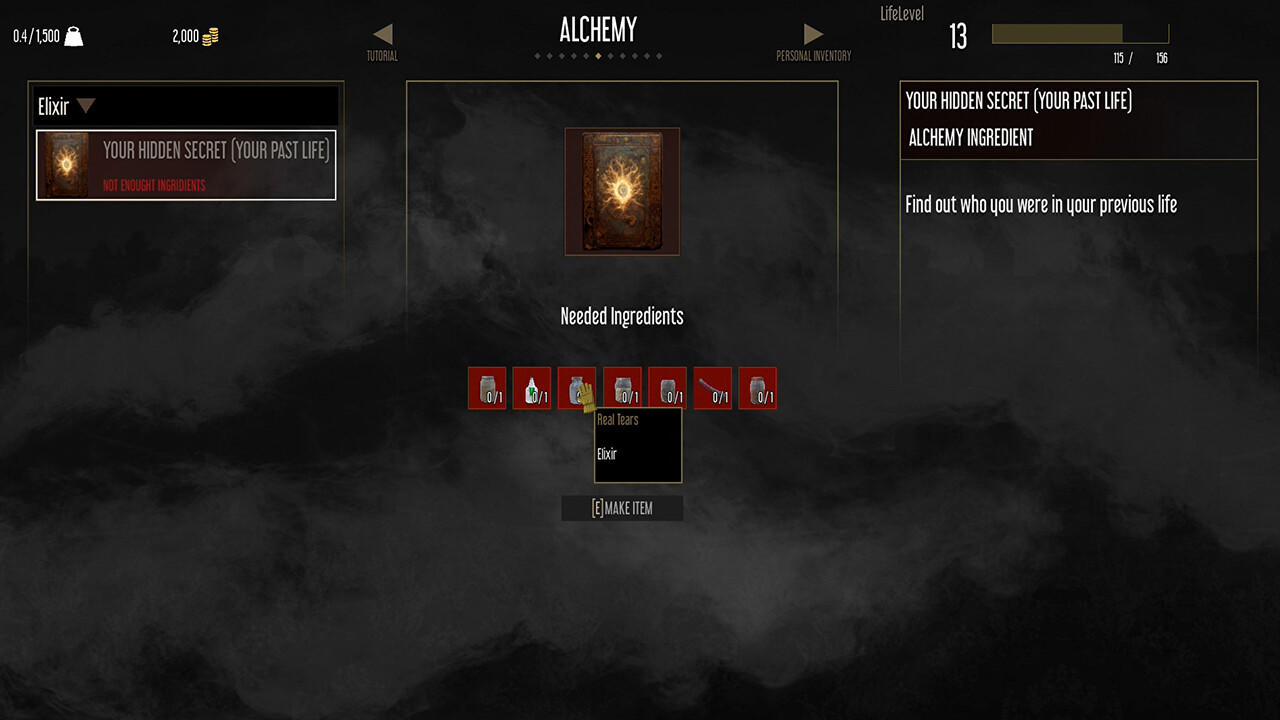Click the left Tutorial arrow
1280x720 pixels.
pos(385,33)
